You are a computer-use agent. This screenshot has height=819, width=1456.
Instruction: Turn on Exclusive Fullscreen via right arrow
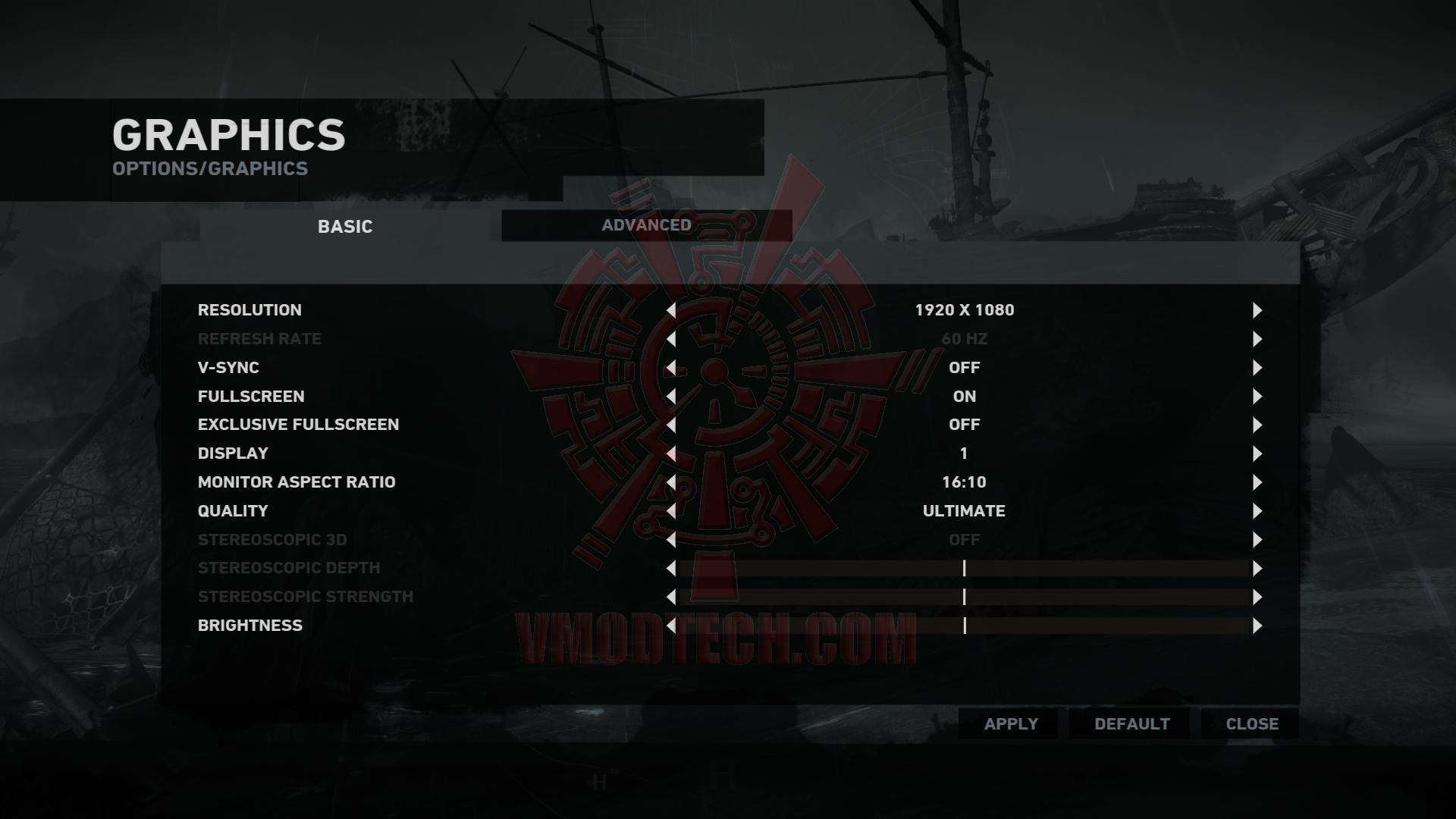pyautogui.click(x=1257, y=425)
